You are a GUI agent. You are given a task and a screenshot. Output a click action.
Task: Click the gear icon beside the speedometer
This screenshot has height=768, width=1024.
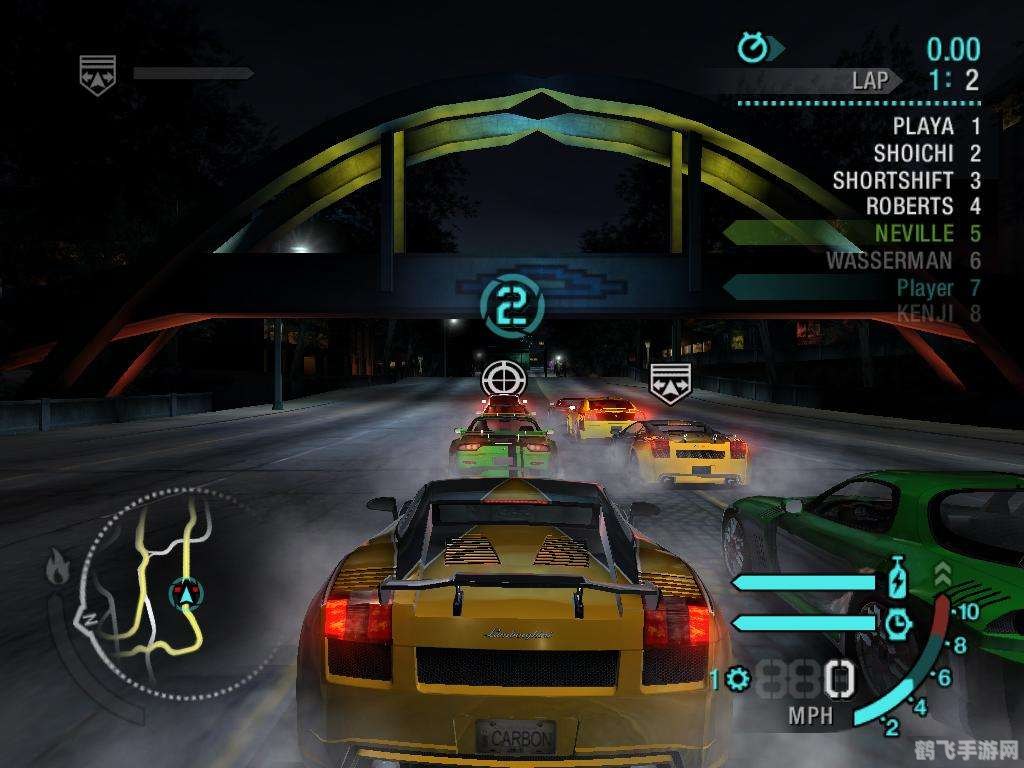tap(738, 680)
